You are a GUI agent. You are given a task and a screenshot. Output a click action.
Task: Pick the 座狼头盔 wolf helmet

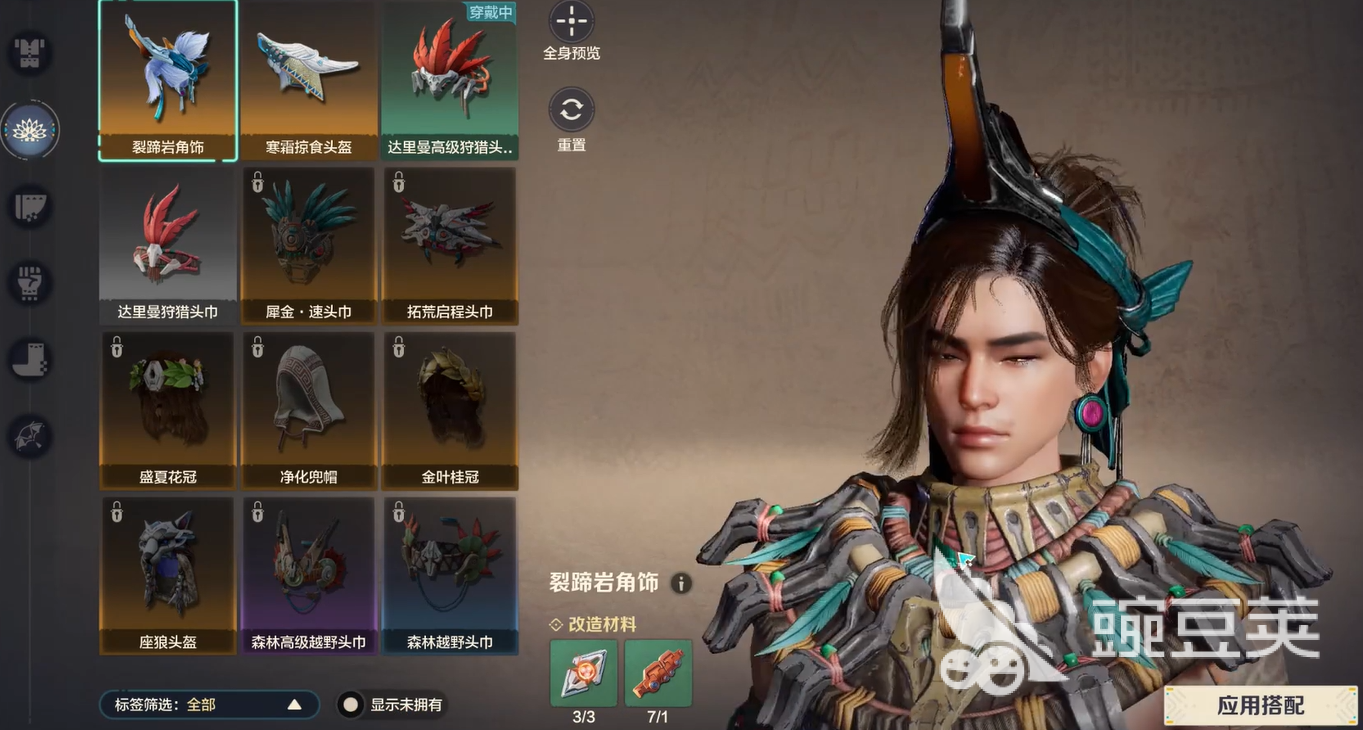click(168, 575)
